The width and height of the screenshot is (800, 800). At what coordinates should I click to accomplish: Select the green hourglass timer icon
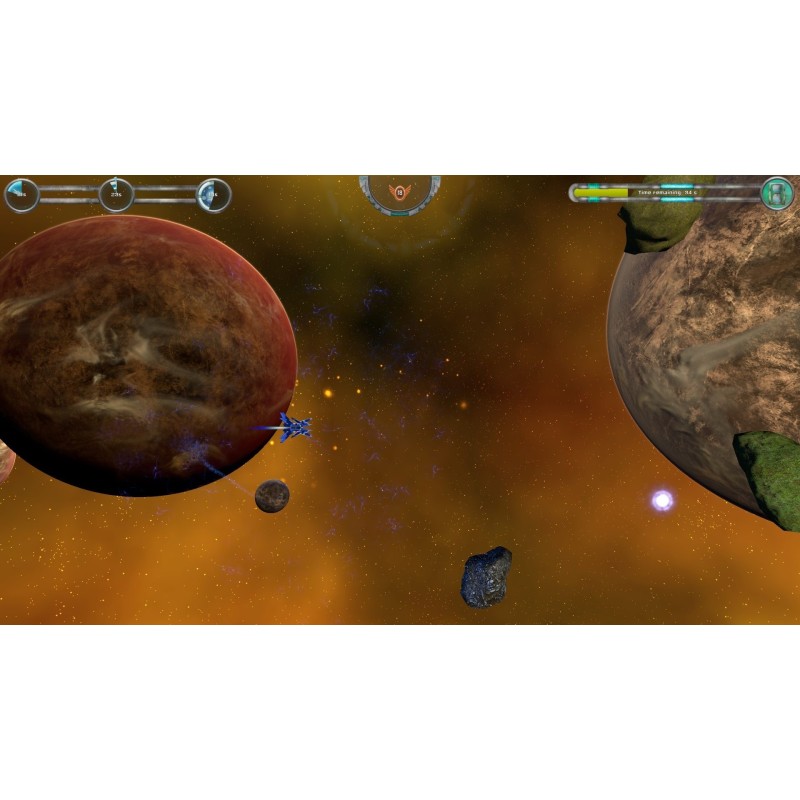click(777, 193)
